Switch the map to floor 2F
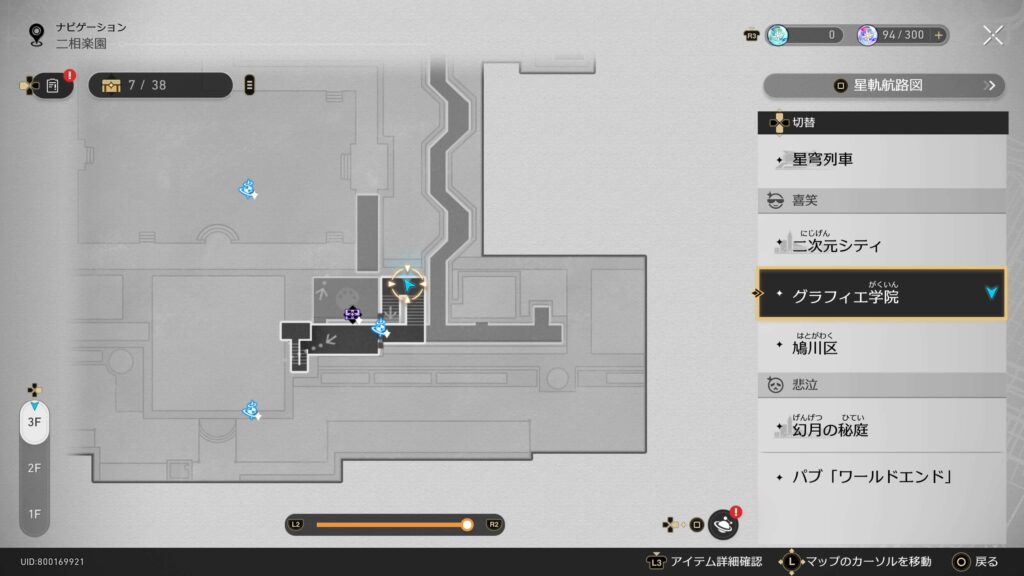The image size is (1024, 576). tap(34, 468)
